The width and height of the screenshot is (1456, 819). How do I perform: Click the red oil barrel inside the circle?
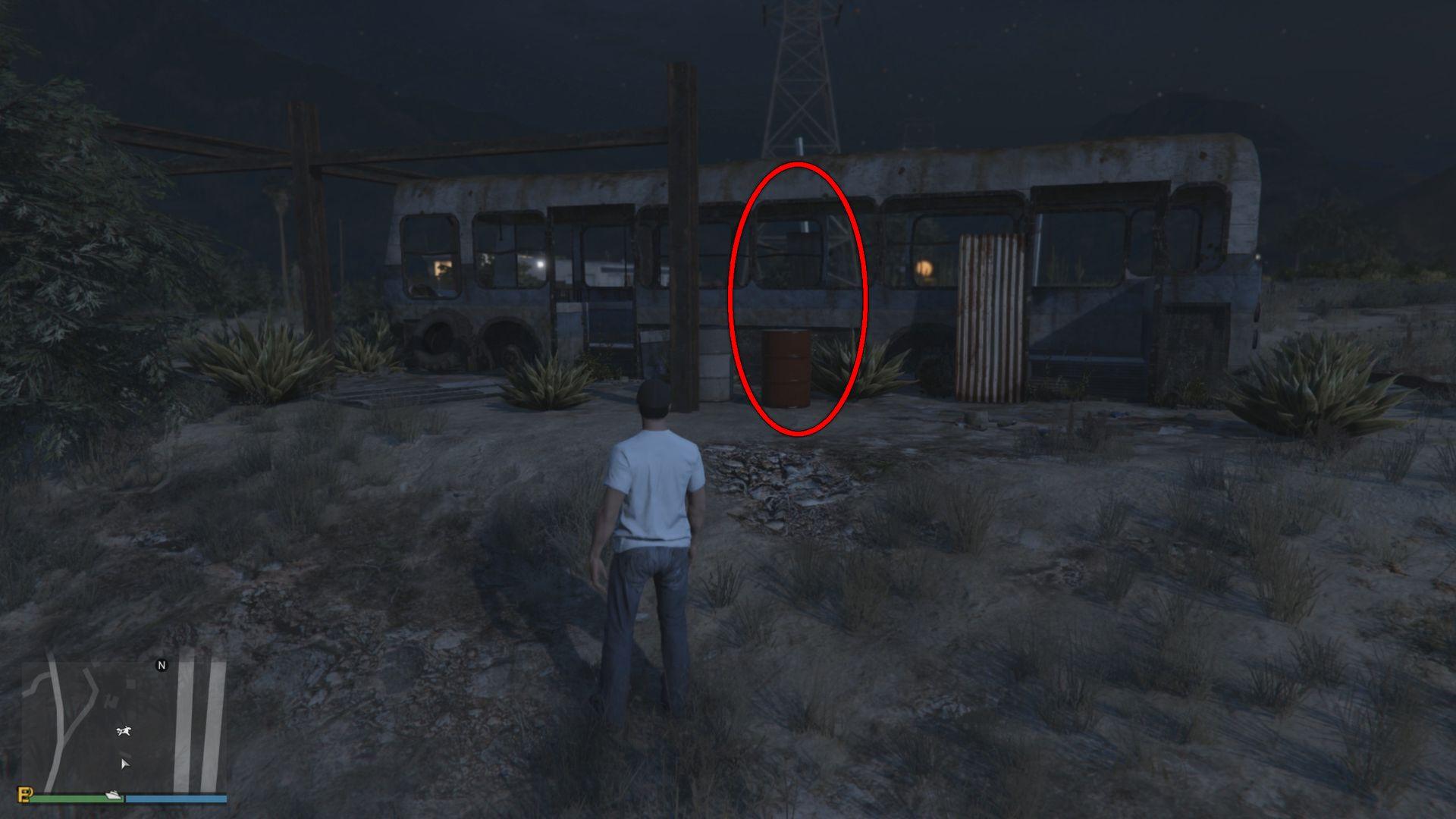coord(786,369)
